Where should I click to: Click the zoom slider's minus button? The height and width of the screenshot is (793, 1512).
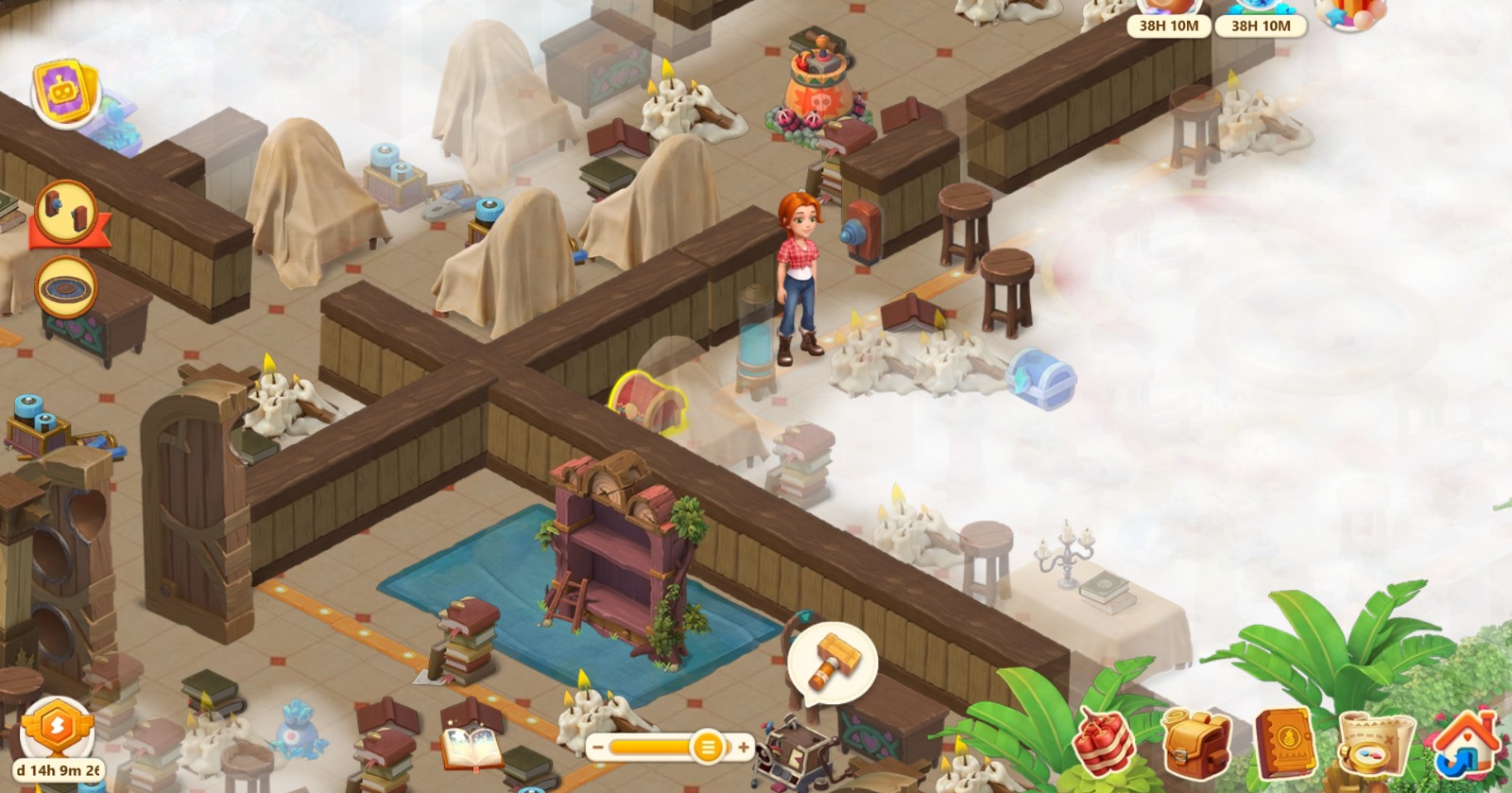click(596, 748)
